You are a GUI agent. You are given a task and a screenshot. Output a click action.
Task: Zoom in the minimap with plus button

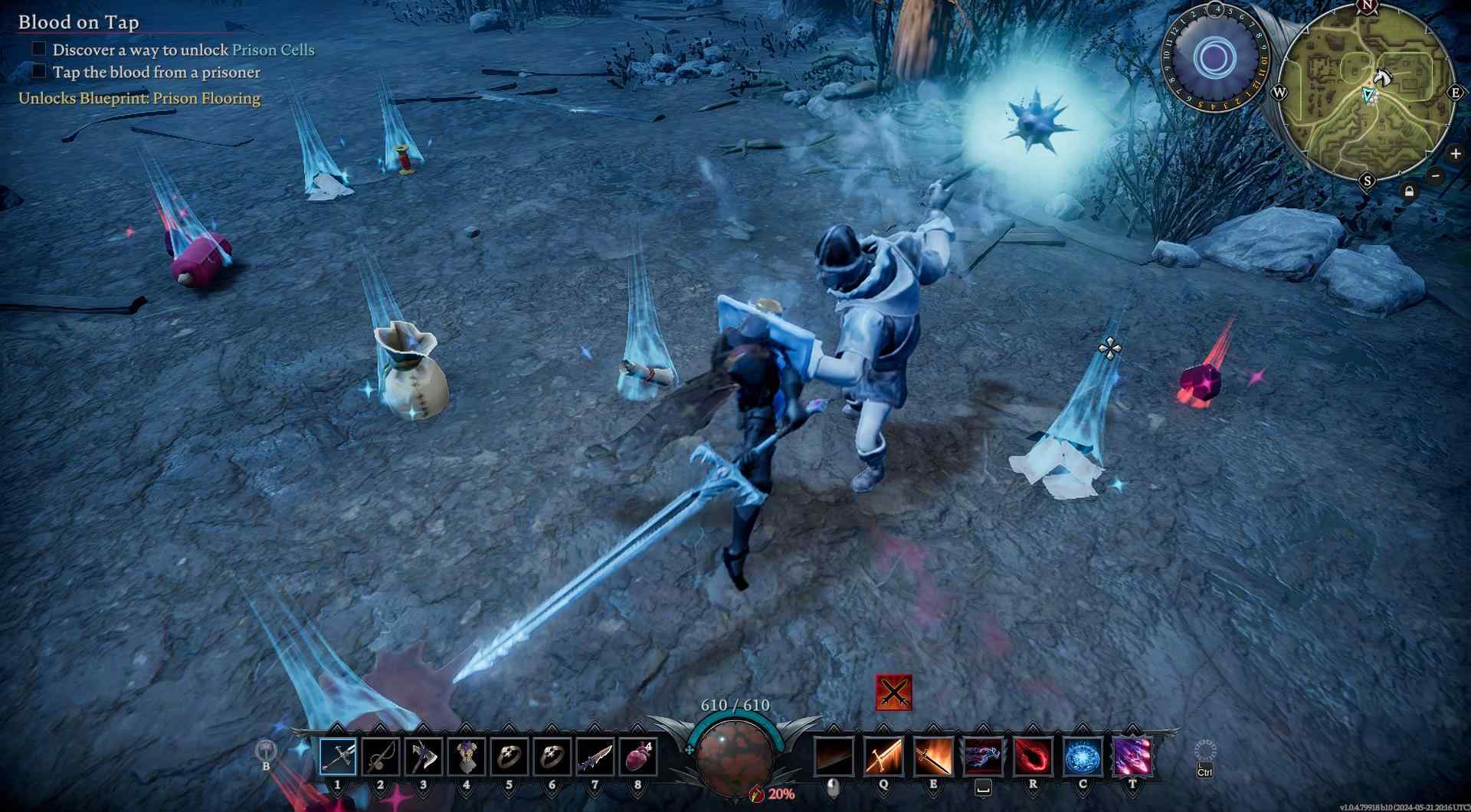(x=1455, y=154)
